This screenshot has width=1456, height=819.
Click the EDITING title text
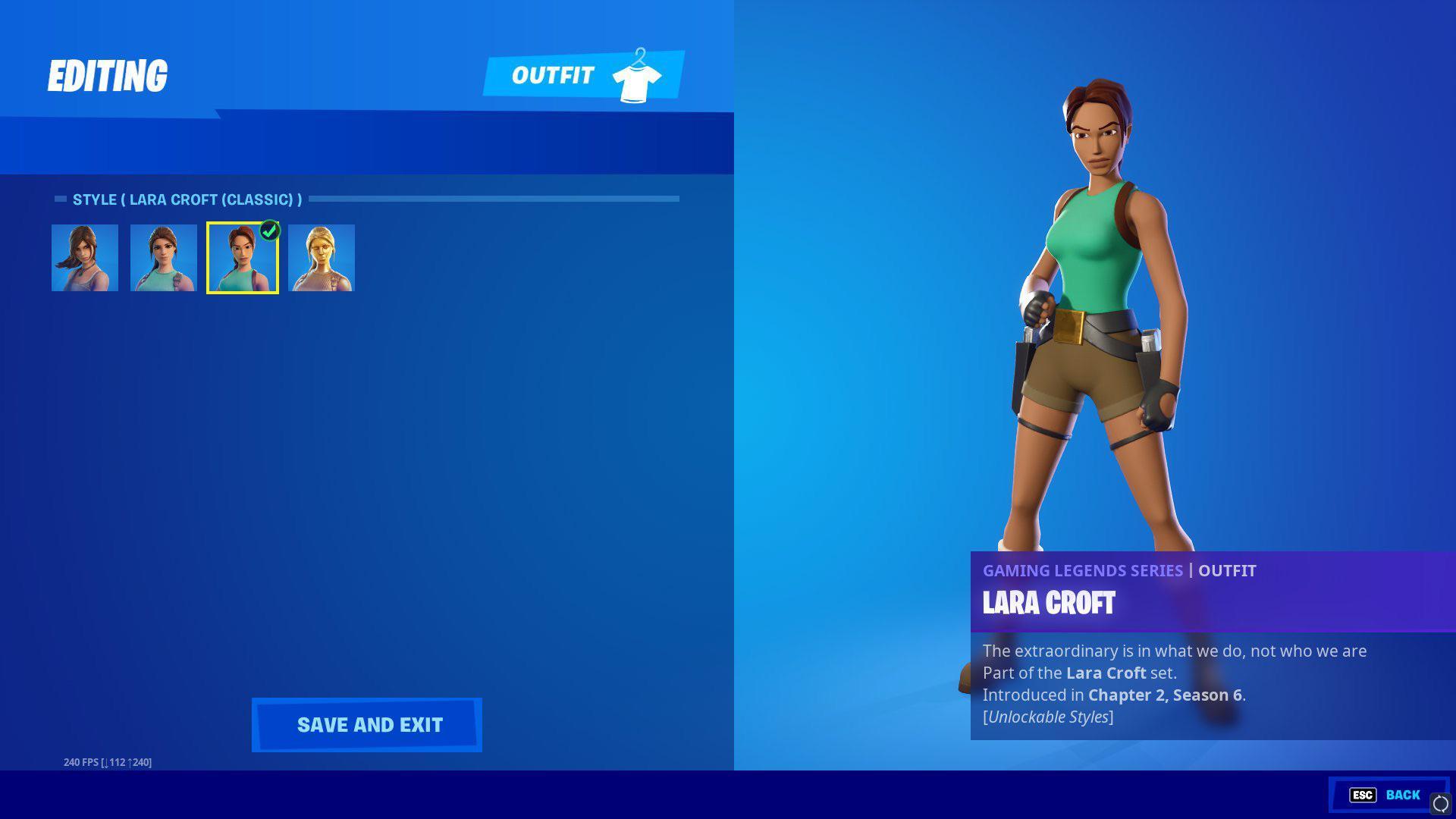108,74
